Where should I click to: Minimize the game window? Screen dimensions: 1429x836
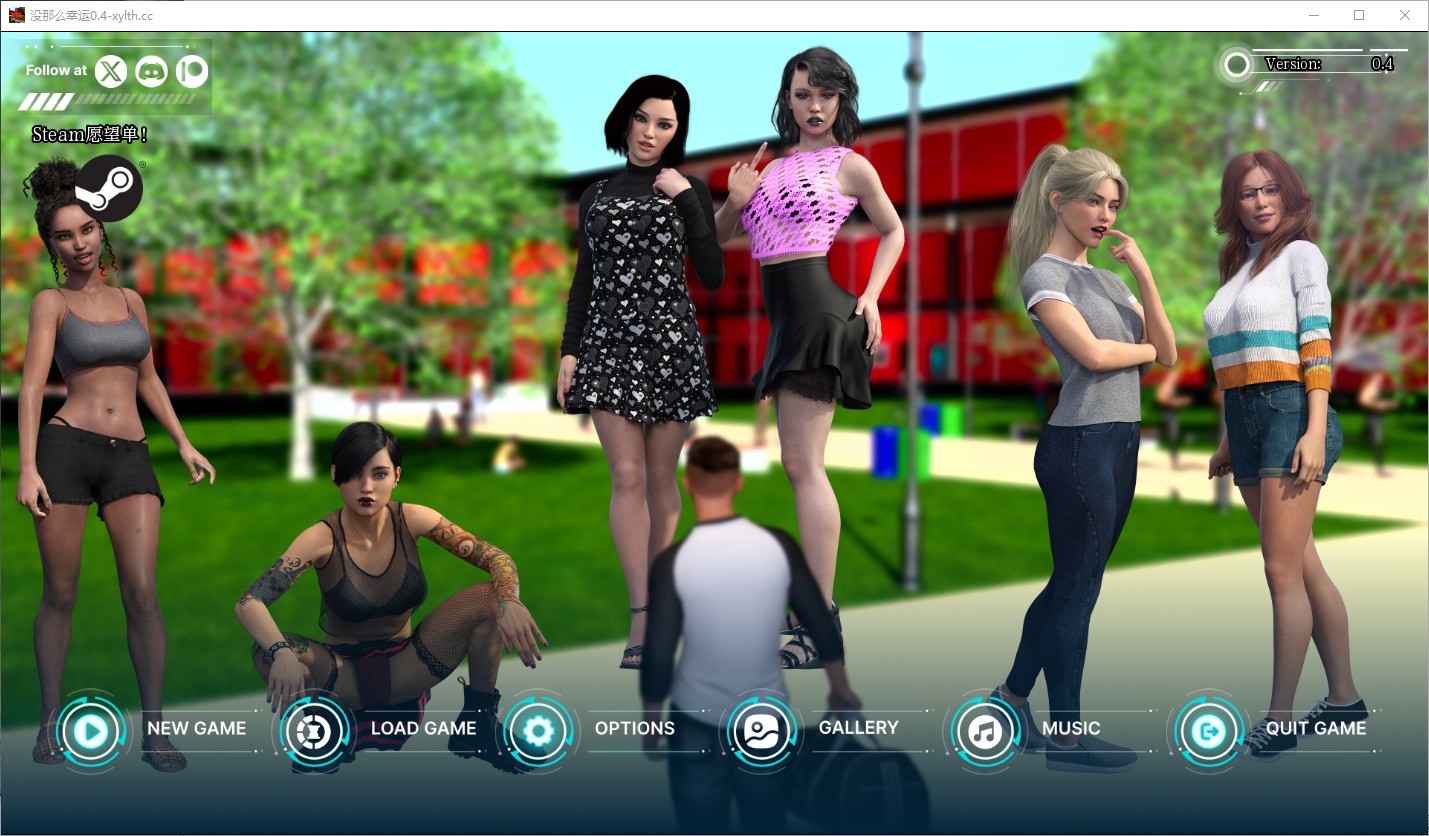(x=1313, y=15)
